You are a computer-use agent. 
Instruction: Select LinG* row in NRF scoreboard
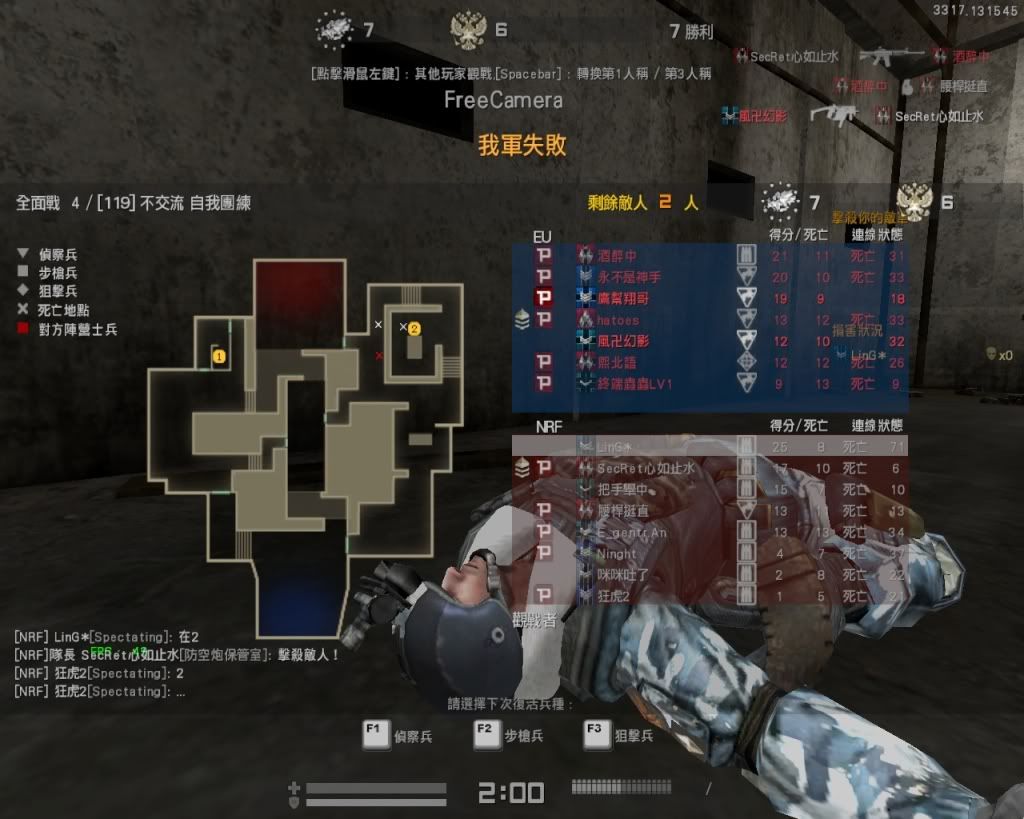[620, 446]
